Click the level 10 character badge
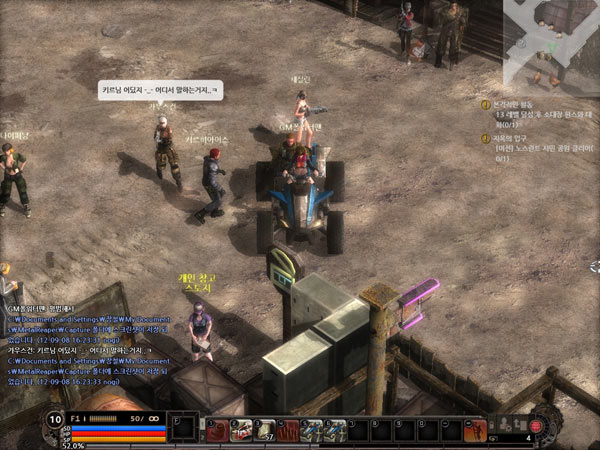This screenshot has width=600, height=450. 53,418
